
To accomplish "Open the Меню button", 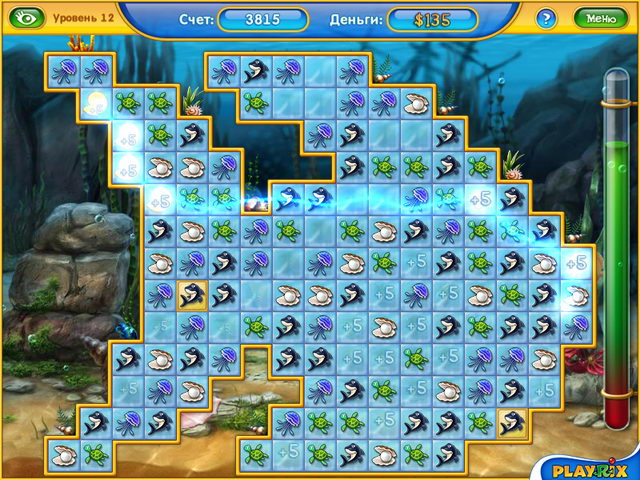I will 601,18.
